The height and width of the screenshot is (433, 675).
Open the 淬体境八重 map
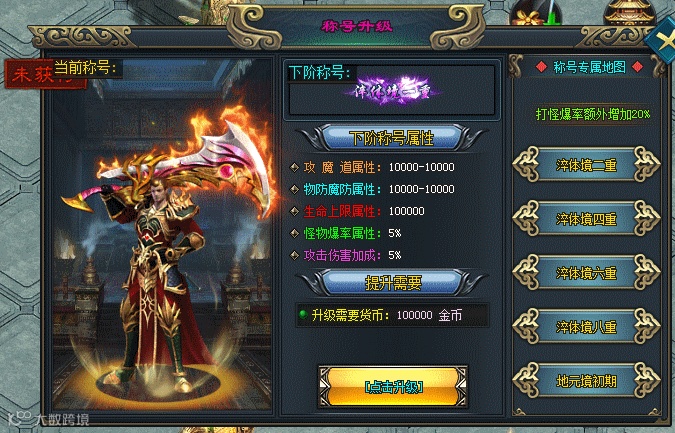[x=586, y=326]
